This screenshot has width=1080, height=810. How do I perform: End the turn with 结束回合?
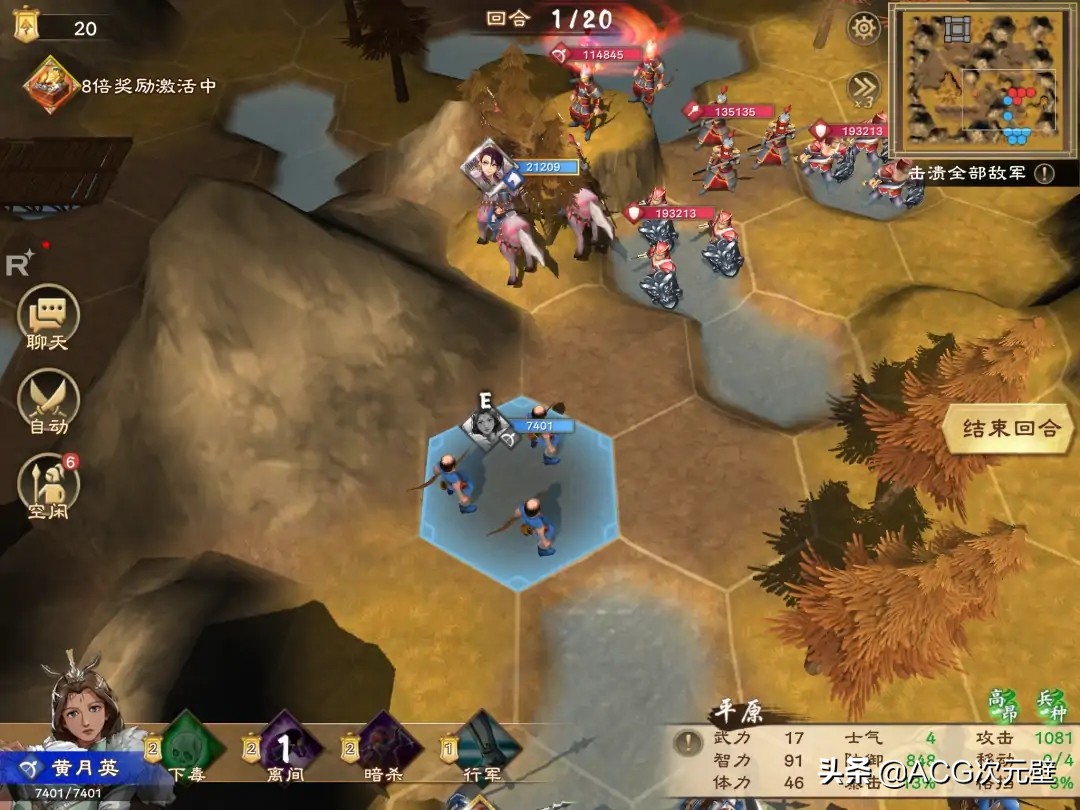pos(1009,429)
